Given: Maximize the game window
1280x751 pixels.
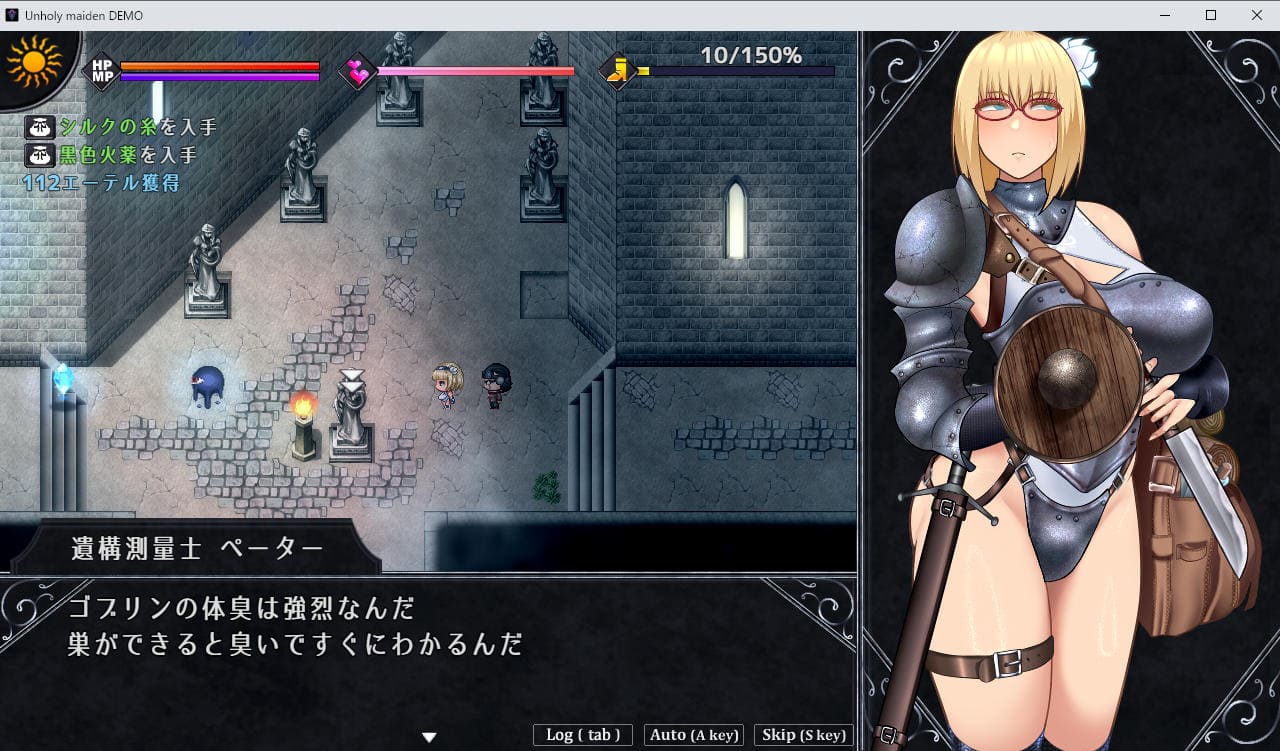Looking at the screenshot, I should [1210, 15].
